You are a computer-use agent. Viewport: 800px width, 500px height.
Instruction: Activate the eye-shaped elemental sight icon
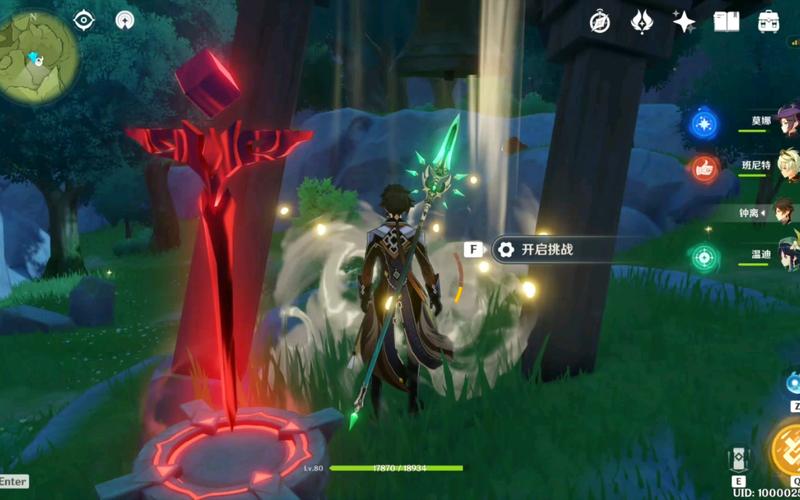[x=84, y=20]
